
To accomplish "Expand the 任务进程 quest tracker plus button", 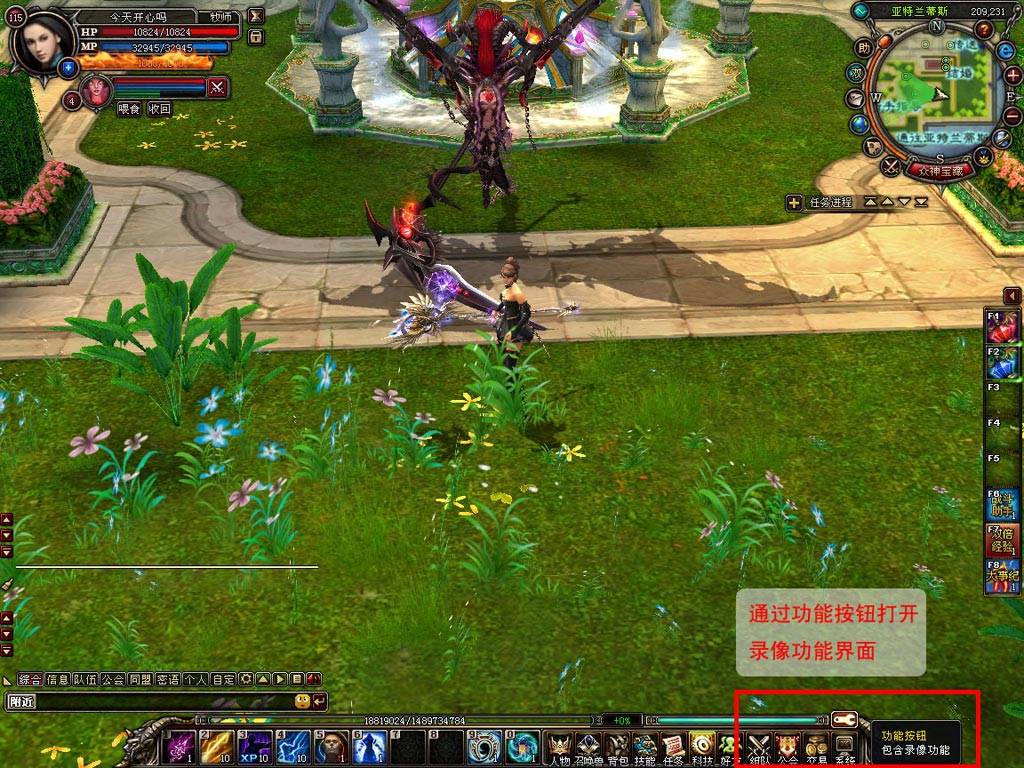I will (x=794, y=203).
